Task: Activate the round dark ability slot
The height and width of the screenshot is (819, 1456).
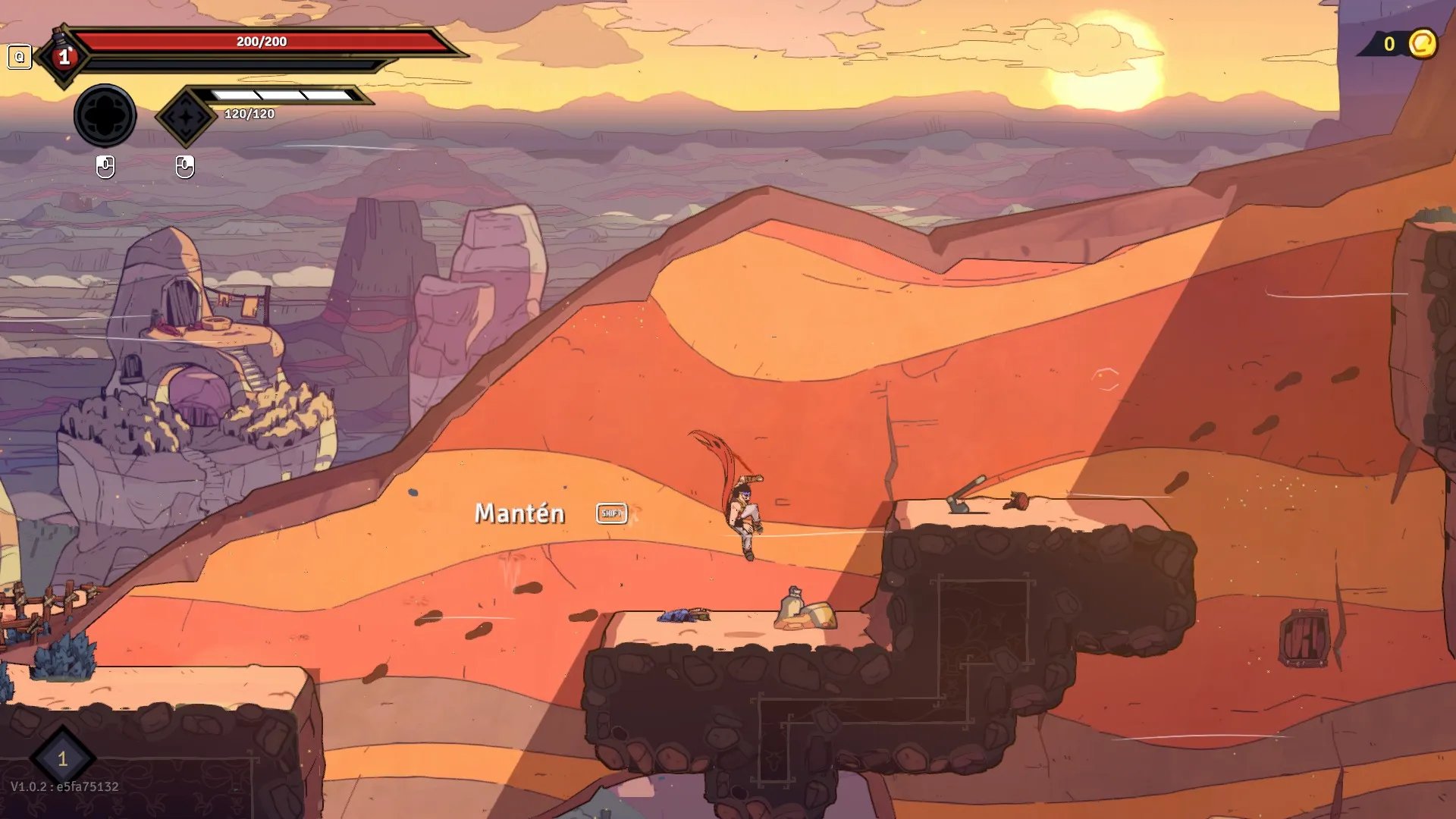Action: click(105, 116)
